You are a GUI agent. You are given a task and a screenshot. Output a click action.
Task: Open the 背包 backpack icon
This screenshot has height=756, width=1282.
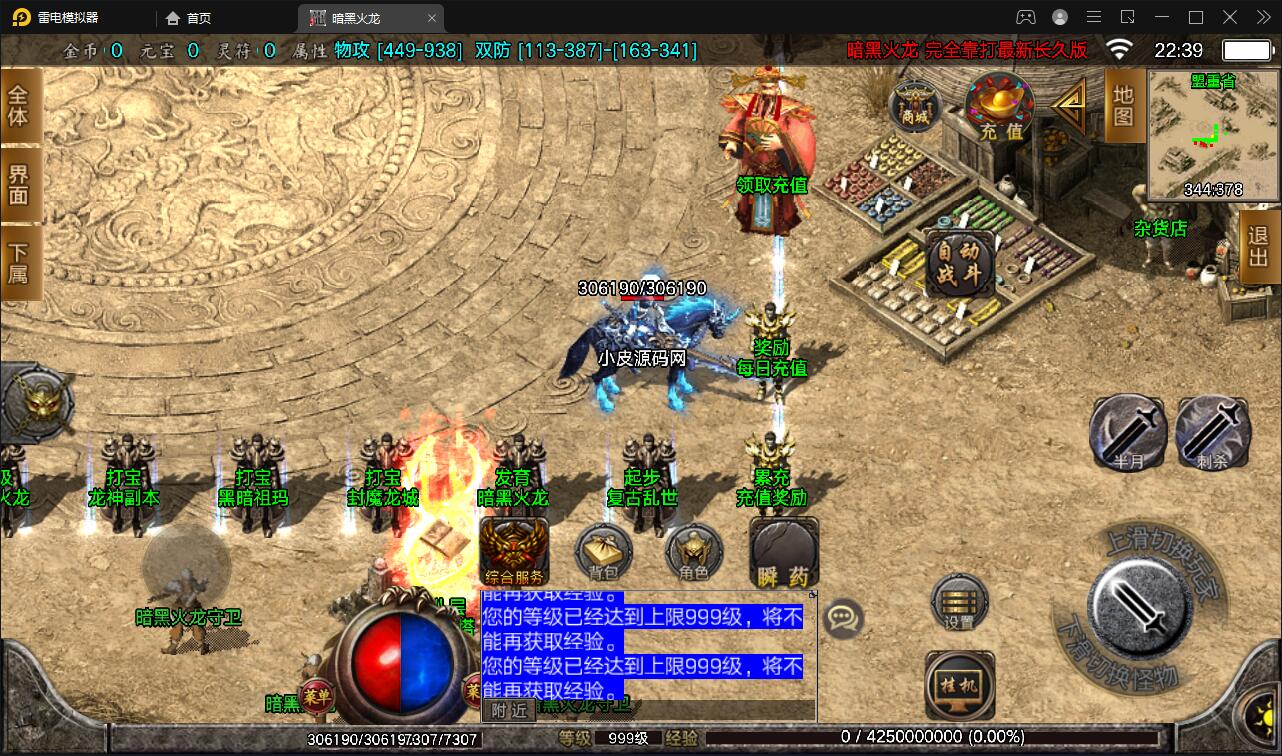(602, 552)
